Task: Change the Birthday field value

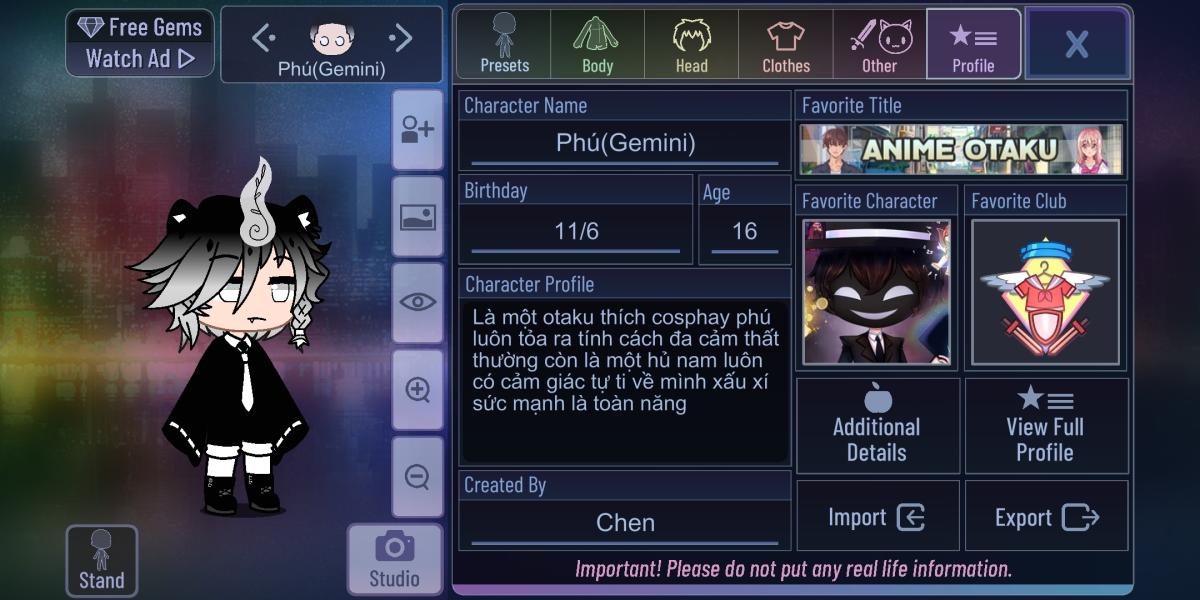Action: pyautogui.click(x=576, y=232)
